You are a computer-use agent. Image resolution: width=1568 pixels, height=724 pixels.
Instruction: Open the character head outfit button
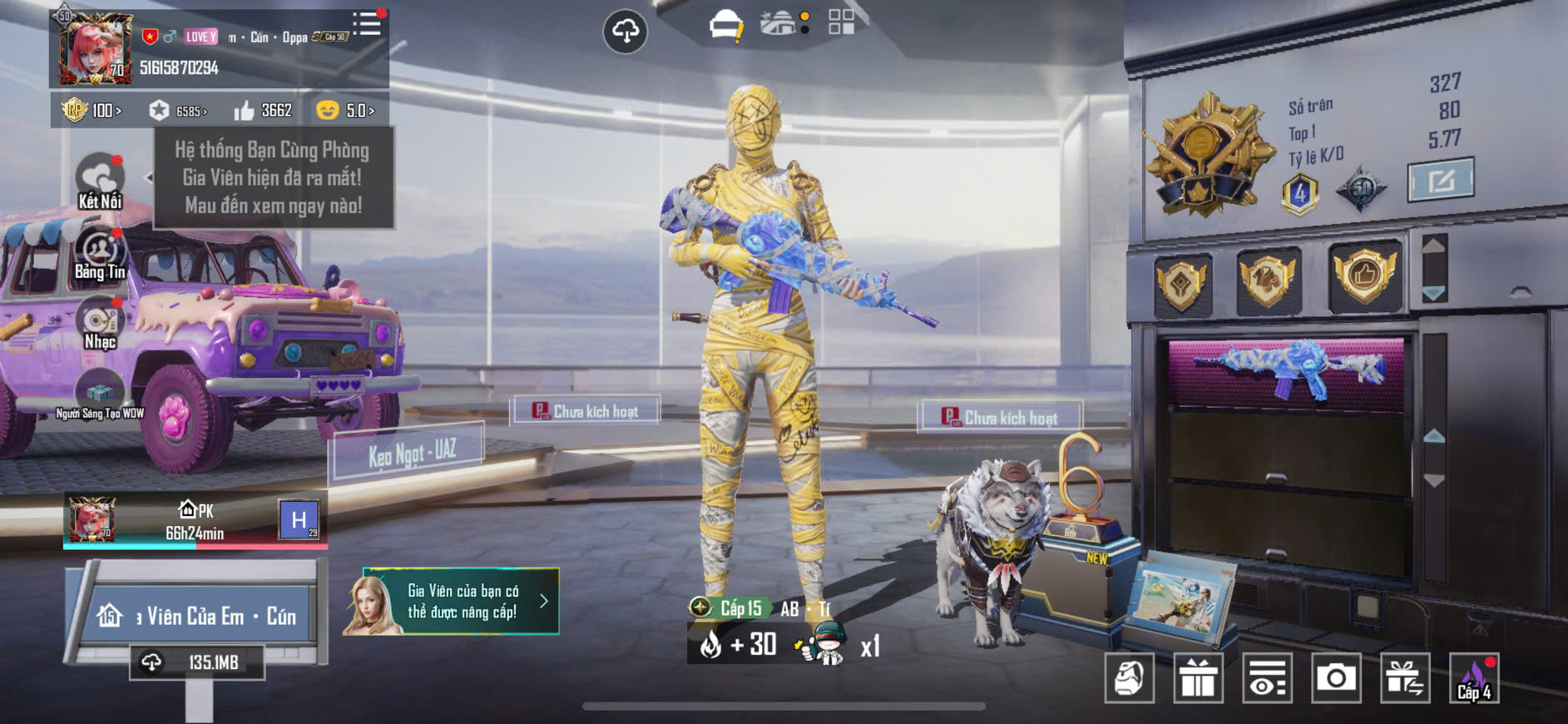1130,678
